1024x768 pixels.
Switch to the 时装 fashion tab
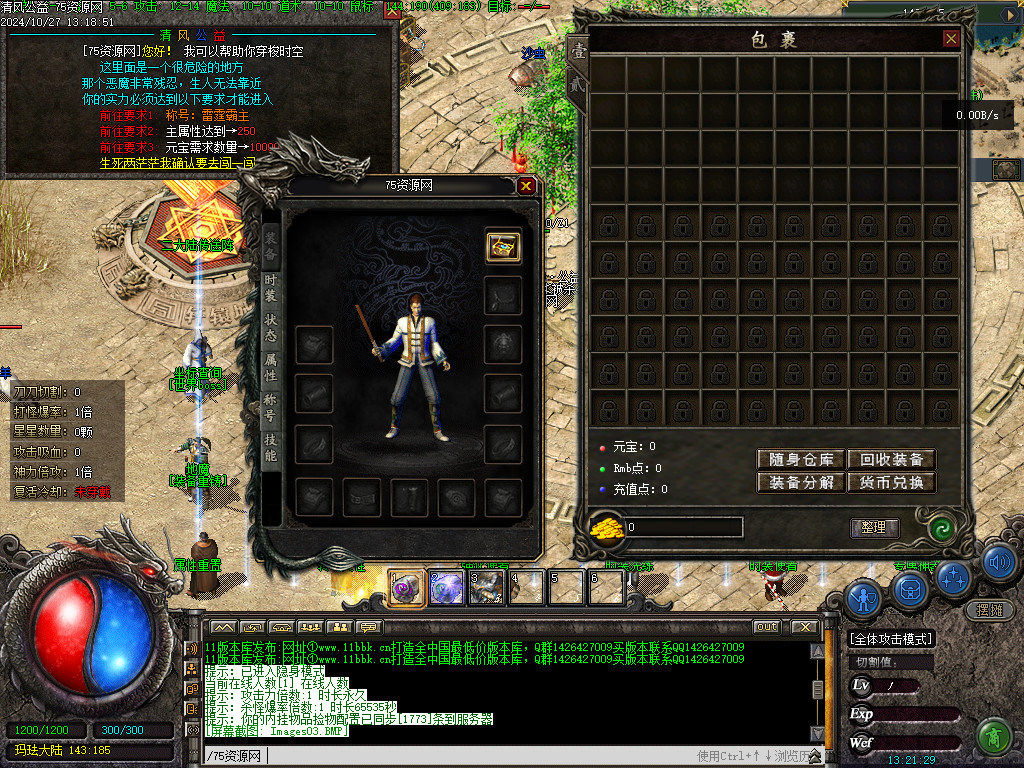(x=270, y=289)
